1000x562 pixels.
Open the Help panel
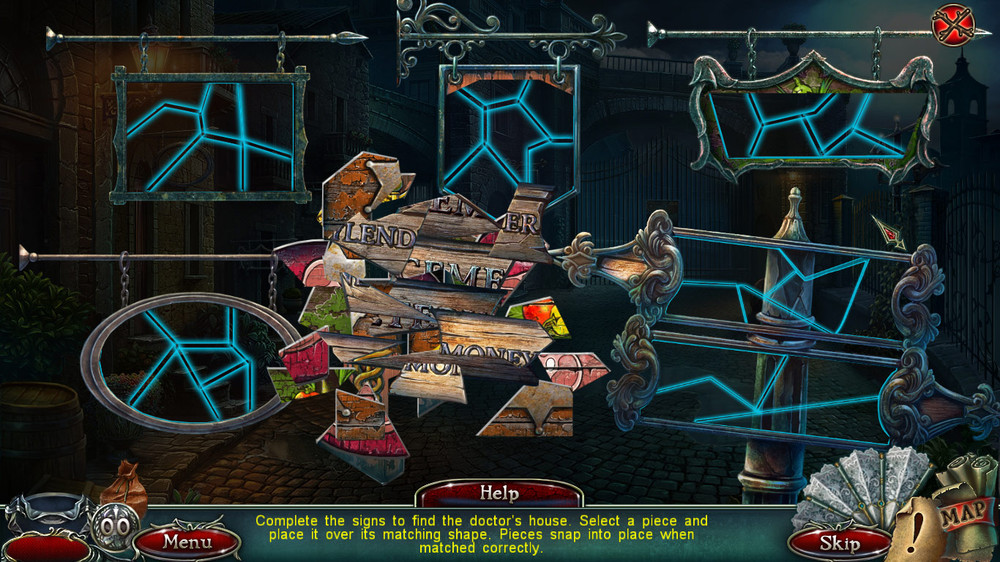499,493
